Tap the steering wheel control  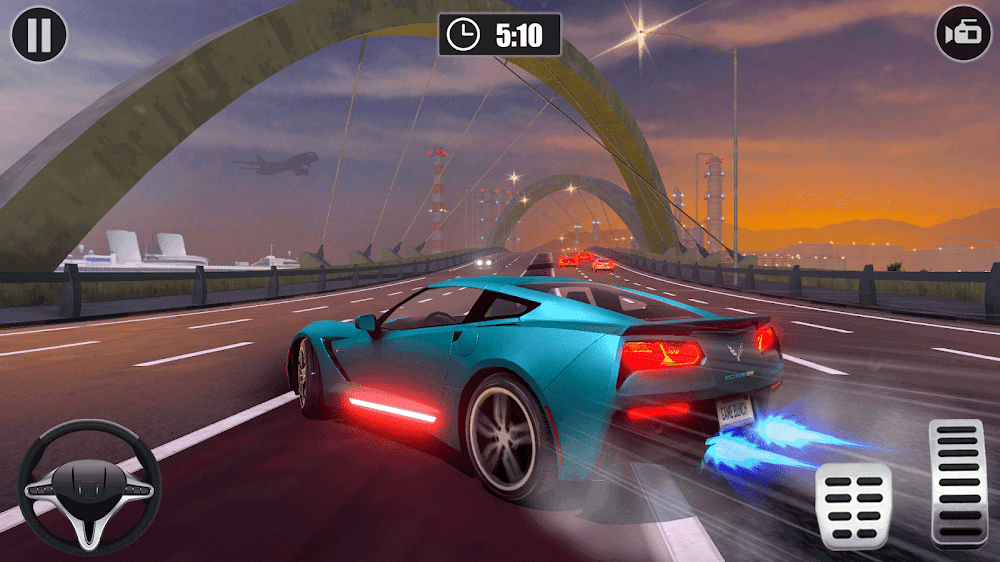pyautogui.click(x=90, y=487)
